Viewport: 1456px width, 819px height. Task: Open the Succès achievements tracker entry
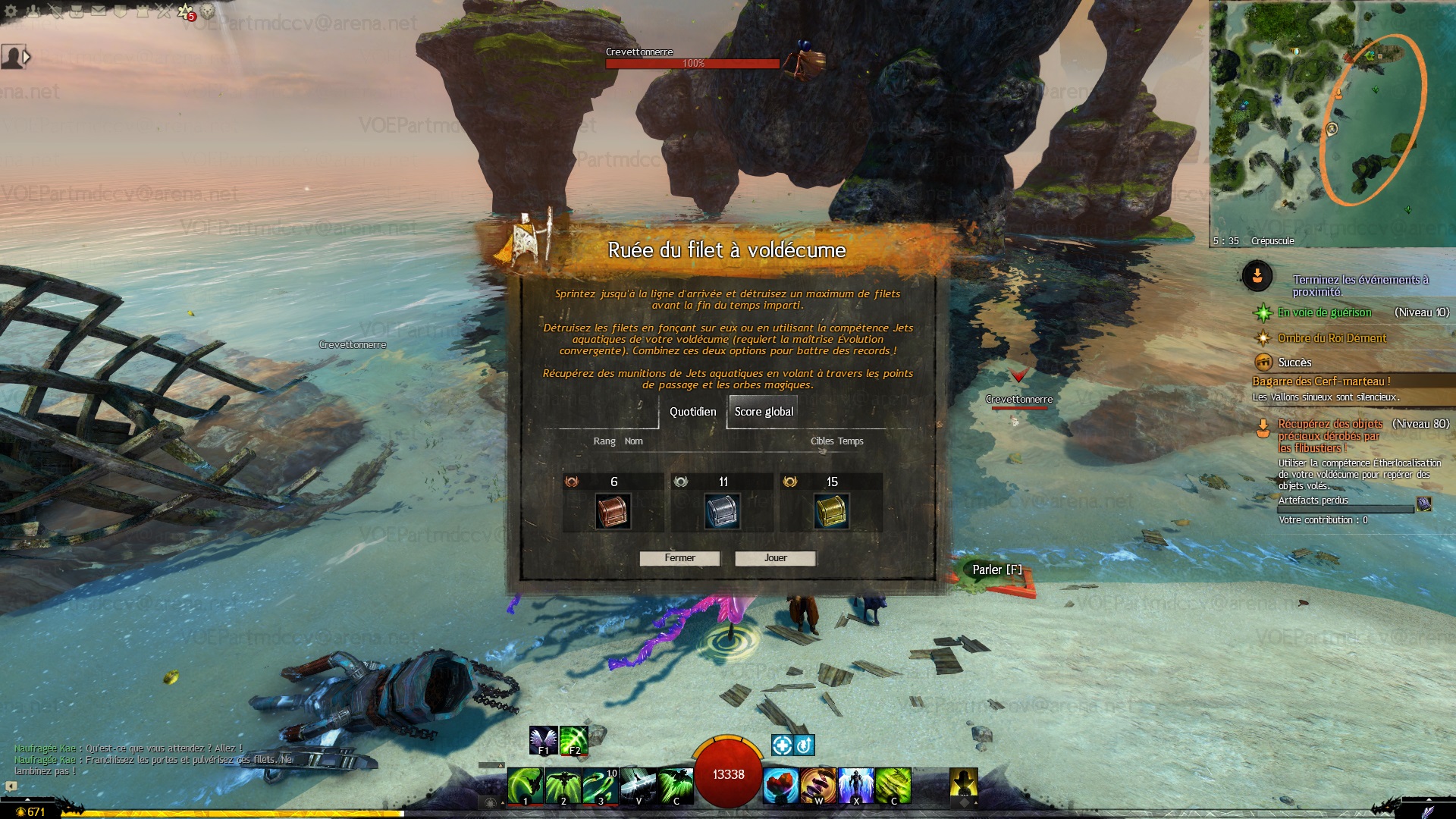tap(1294, 362)
